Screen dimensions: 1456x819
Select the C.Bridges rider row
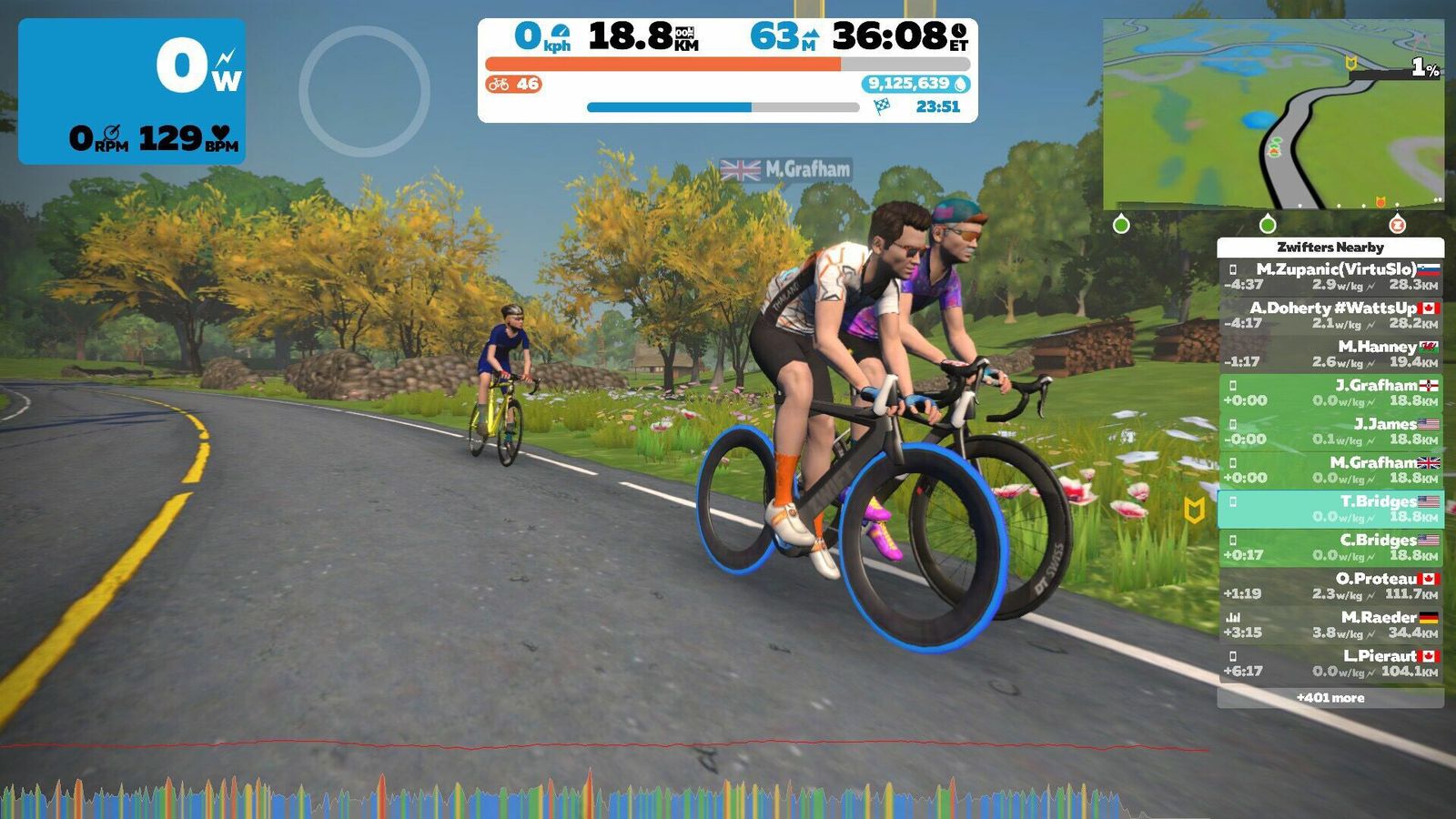[x=1330, y=547]
